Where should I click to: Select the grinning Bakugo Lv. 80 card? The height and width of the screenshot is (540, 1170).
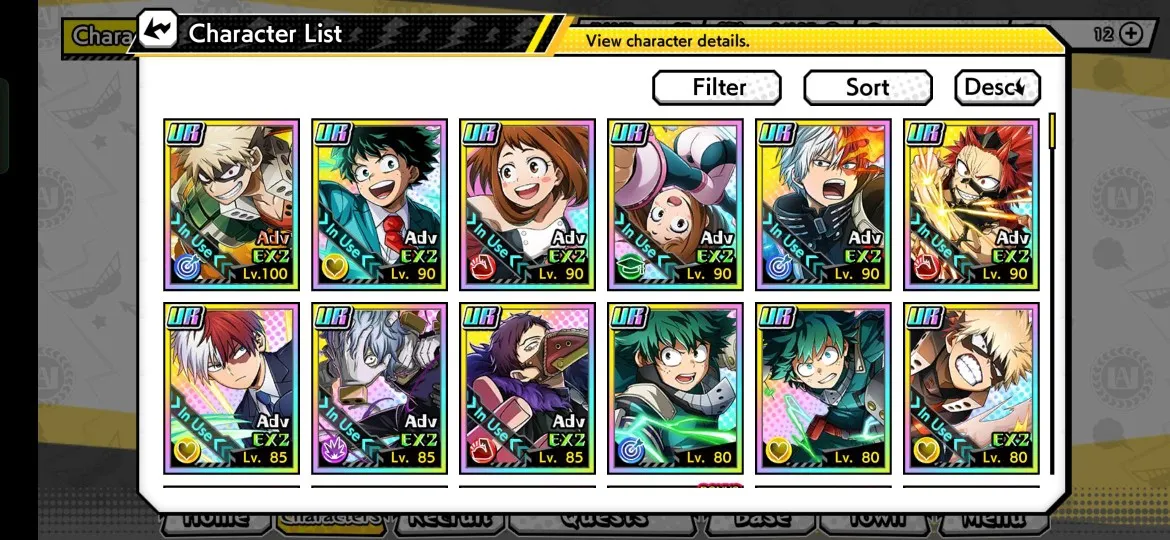(x=972, y=388)
